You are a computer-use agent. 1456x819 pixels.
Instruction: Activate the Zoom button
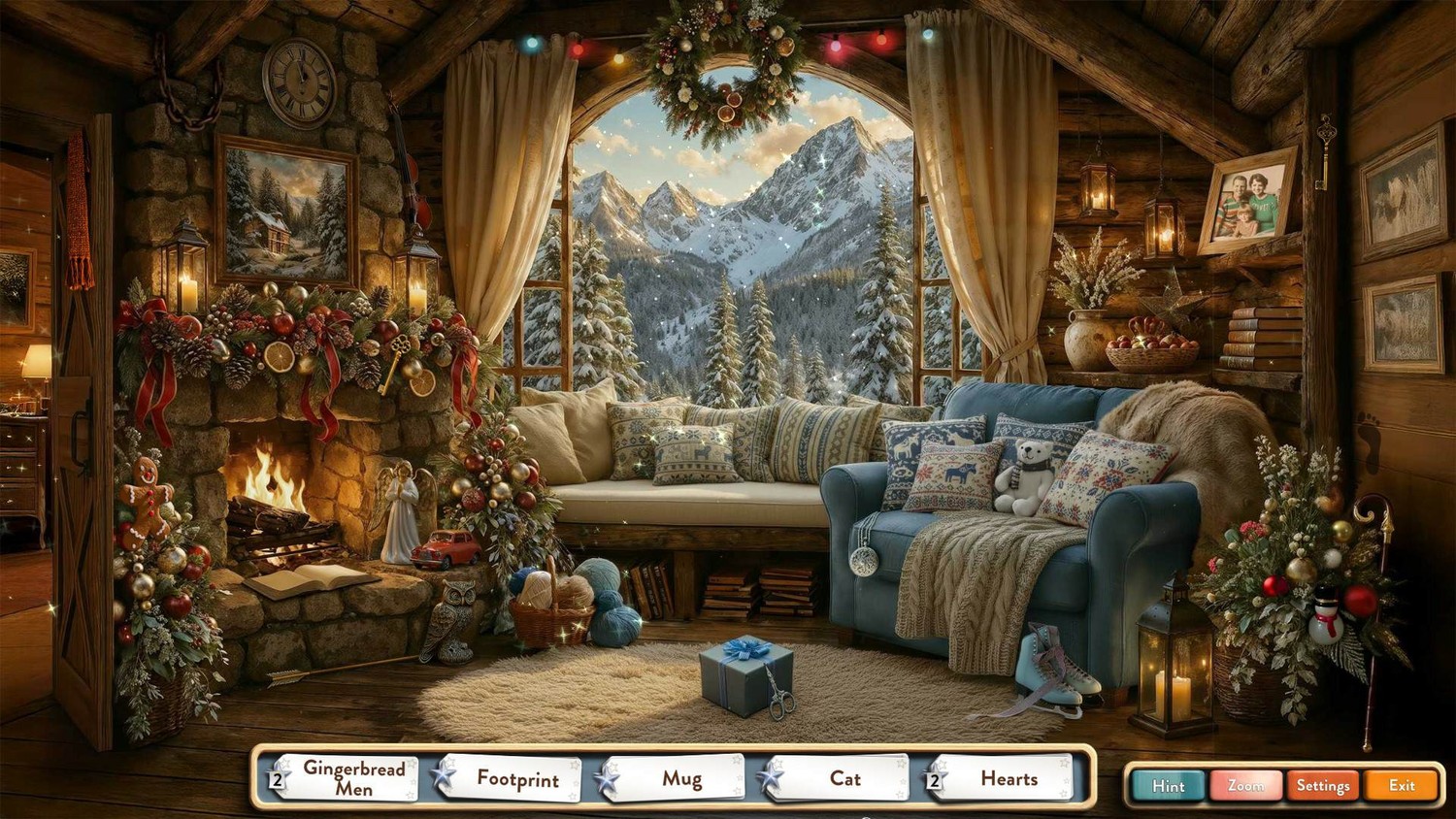[1245, 785]
